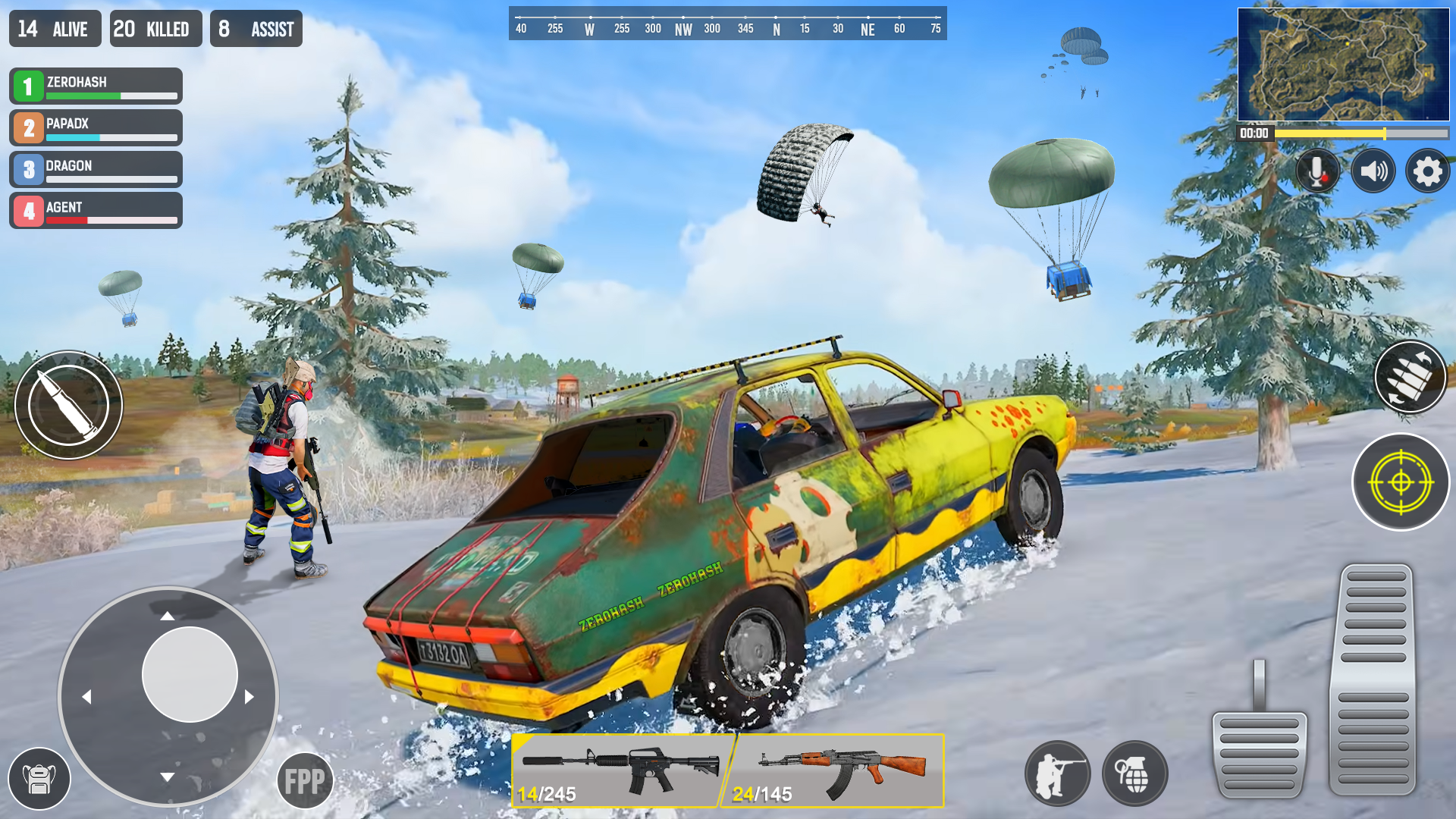
Task: Select the grenade icon
Action: tap(1134, 773)
